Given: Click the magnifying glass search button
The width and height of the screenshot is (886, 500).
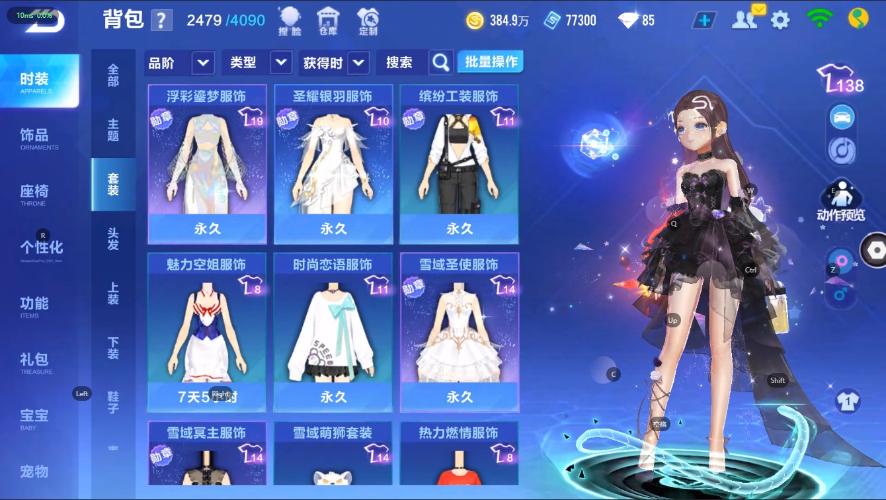Looking at the screenshot, I should (x=440, y=63).
